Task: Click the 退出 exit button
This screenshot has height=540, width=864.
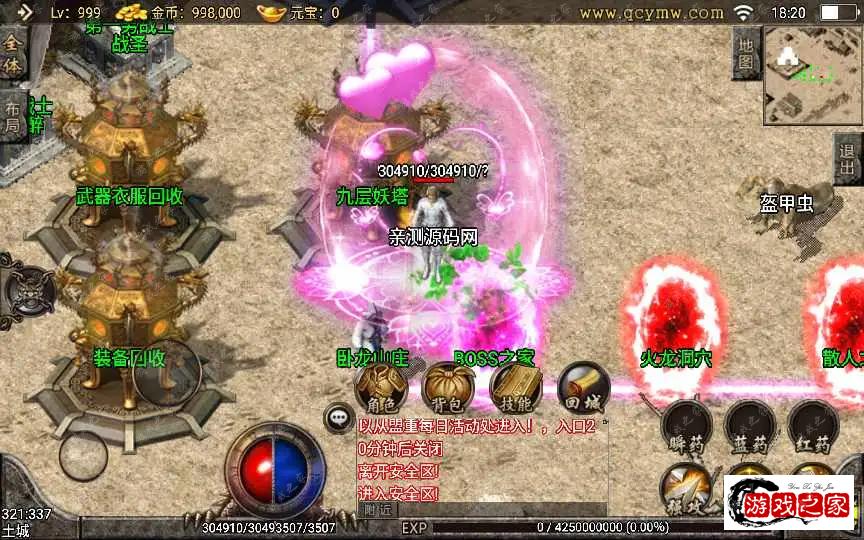Action: [849, 159]
